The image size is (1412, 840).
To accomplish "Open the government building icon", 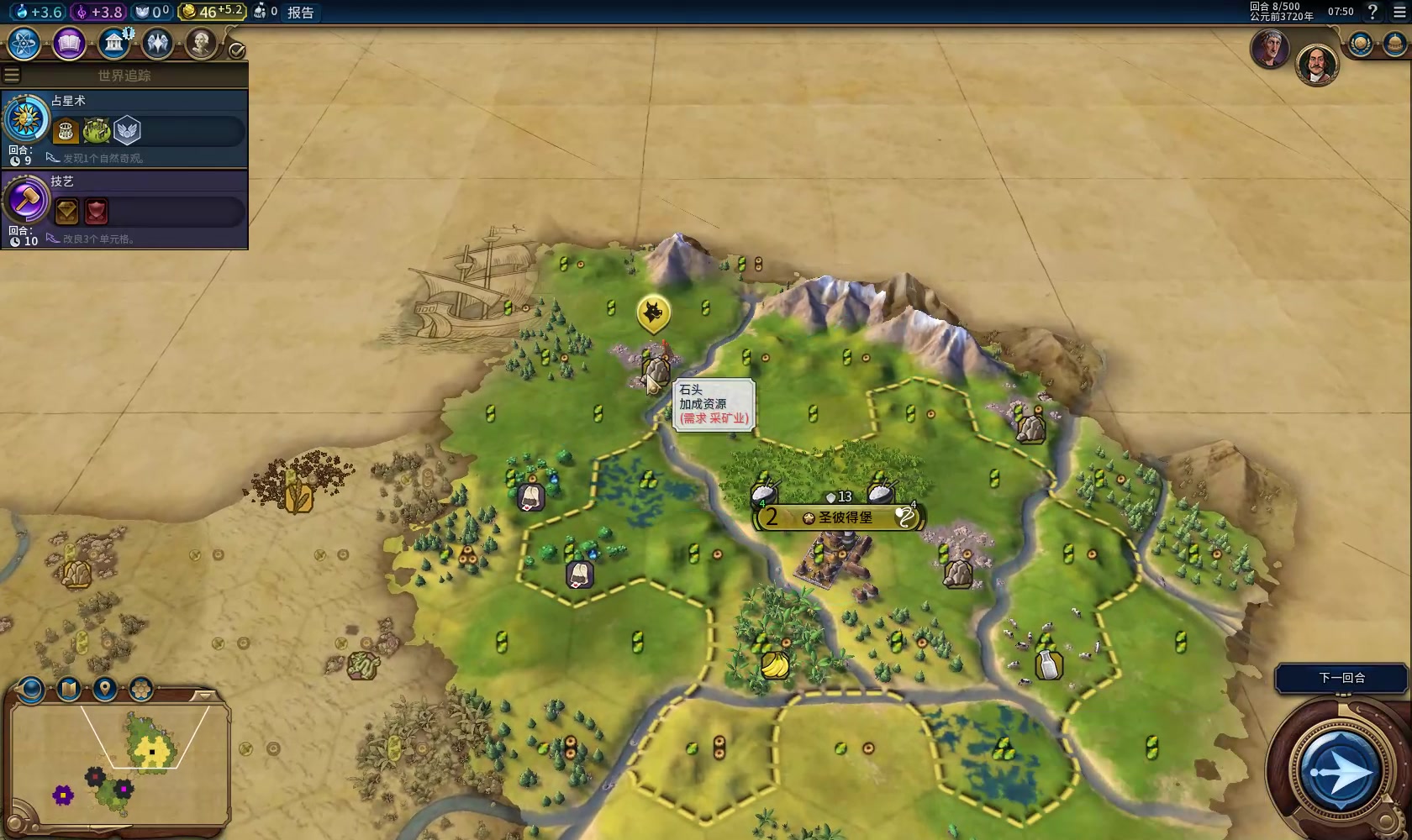I will point(113,44).
